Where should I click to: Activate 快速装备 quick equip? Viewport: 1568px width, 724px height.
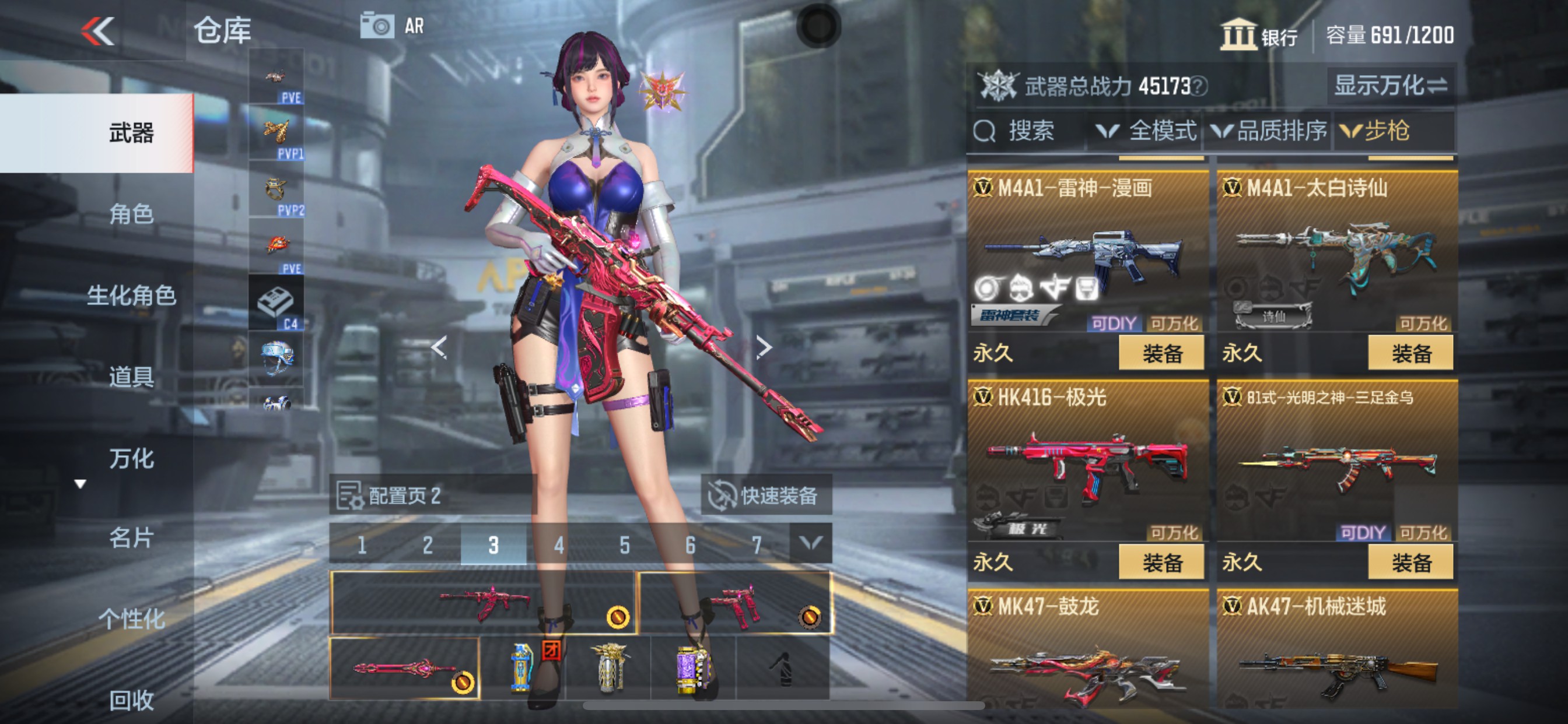click(766, 496)
